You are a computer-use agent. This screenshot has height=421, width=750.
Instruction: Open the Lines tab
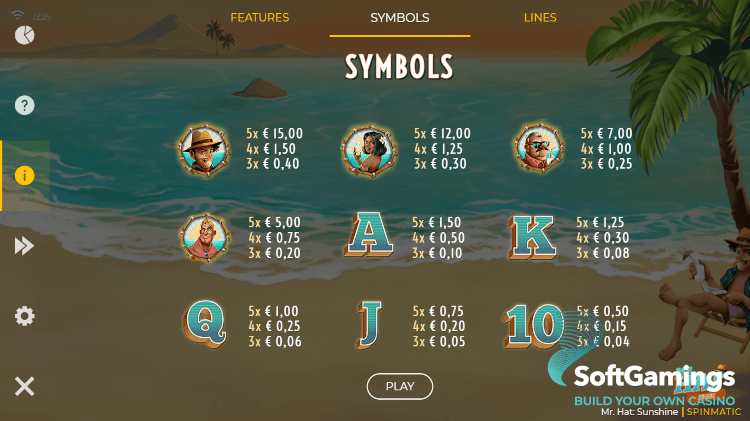[540, 18]
